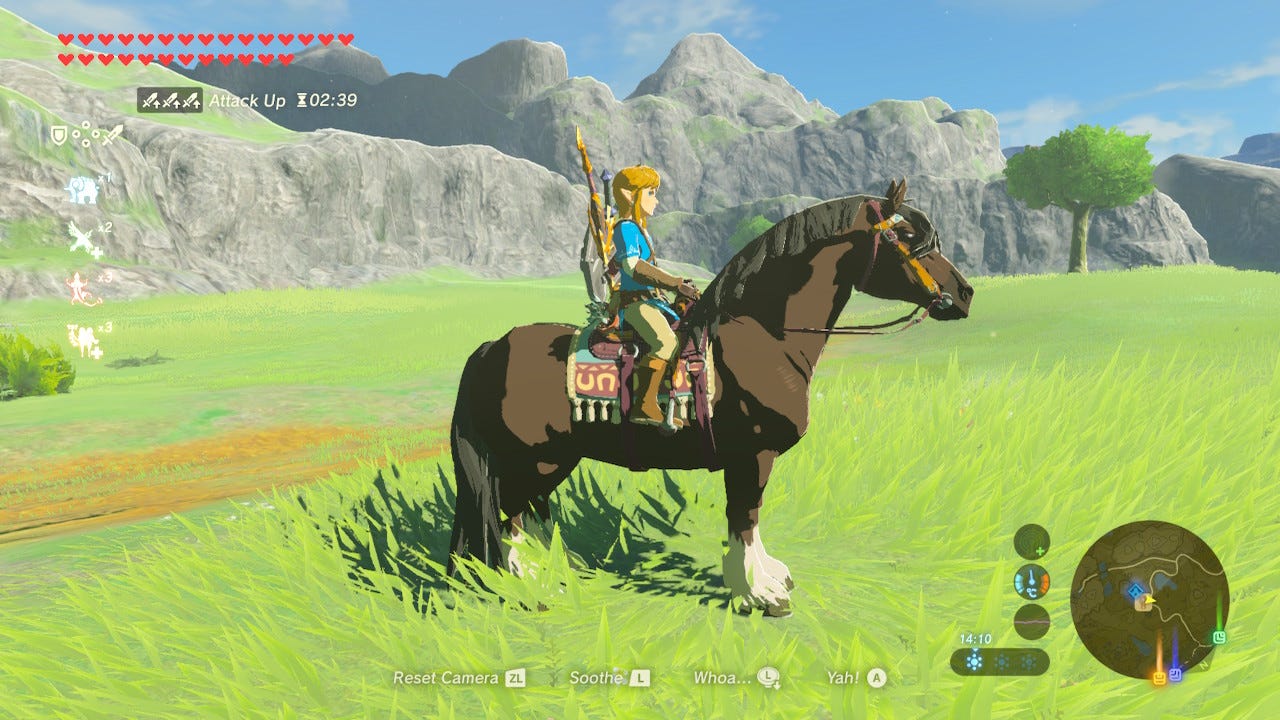Toggle the sound detection meter

pyautogui.click(x=1031, y=542)
